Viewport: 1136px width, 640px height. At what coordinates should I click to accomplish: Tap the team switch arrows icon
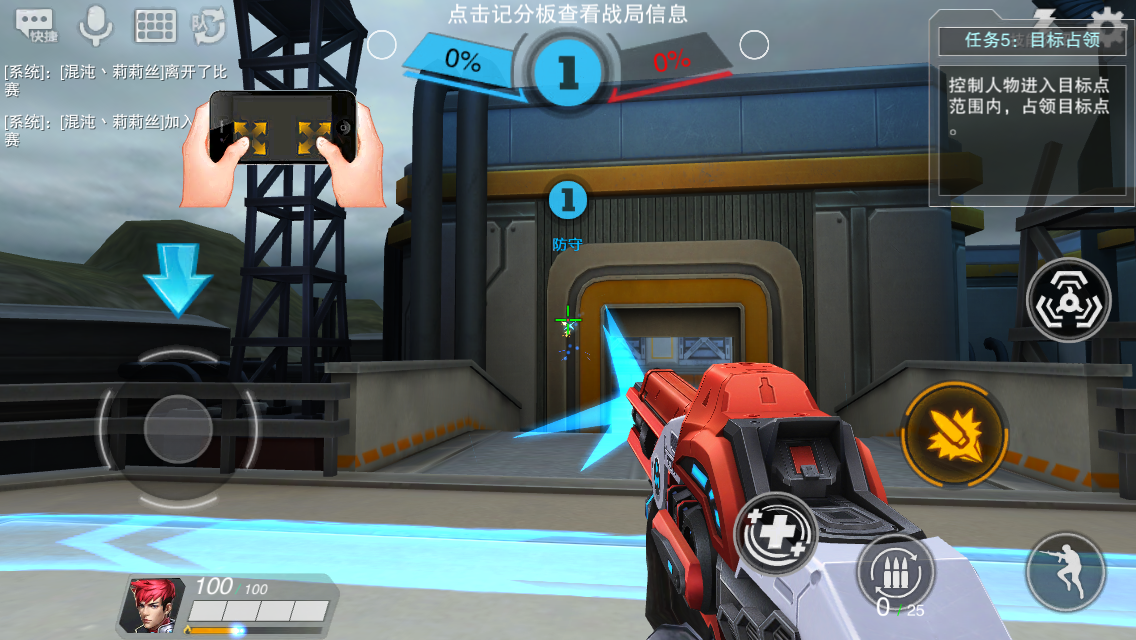pos(209,26)
